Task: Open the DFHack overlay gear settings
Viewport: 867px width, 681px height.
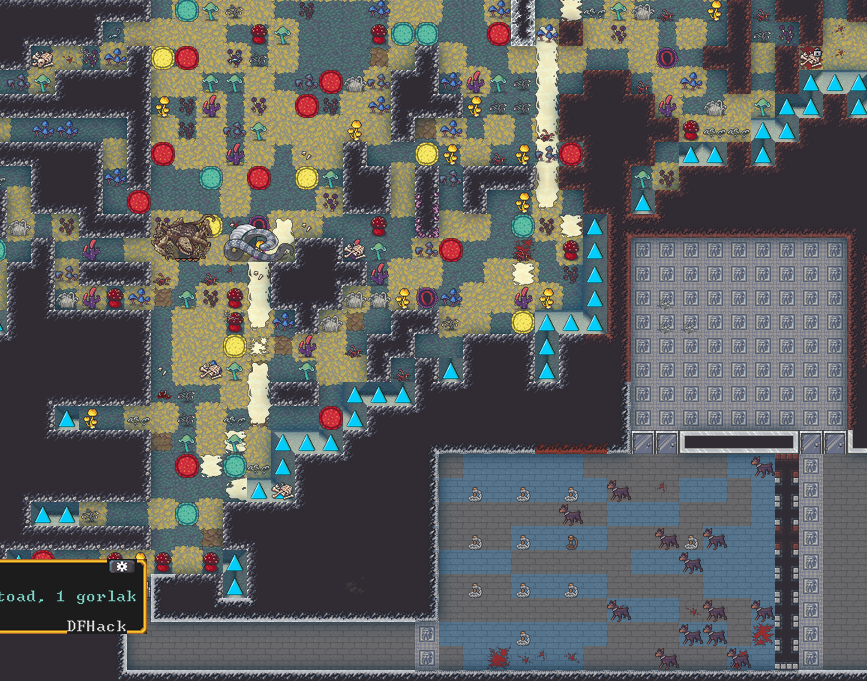Action: coord(122,566)
